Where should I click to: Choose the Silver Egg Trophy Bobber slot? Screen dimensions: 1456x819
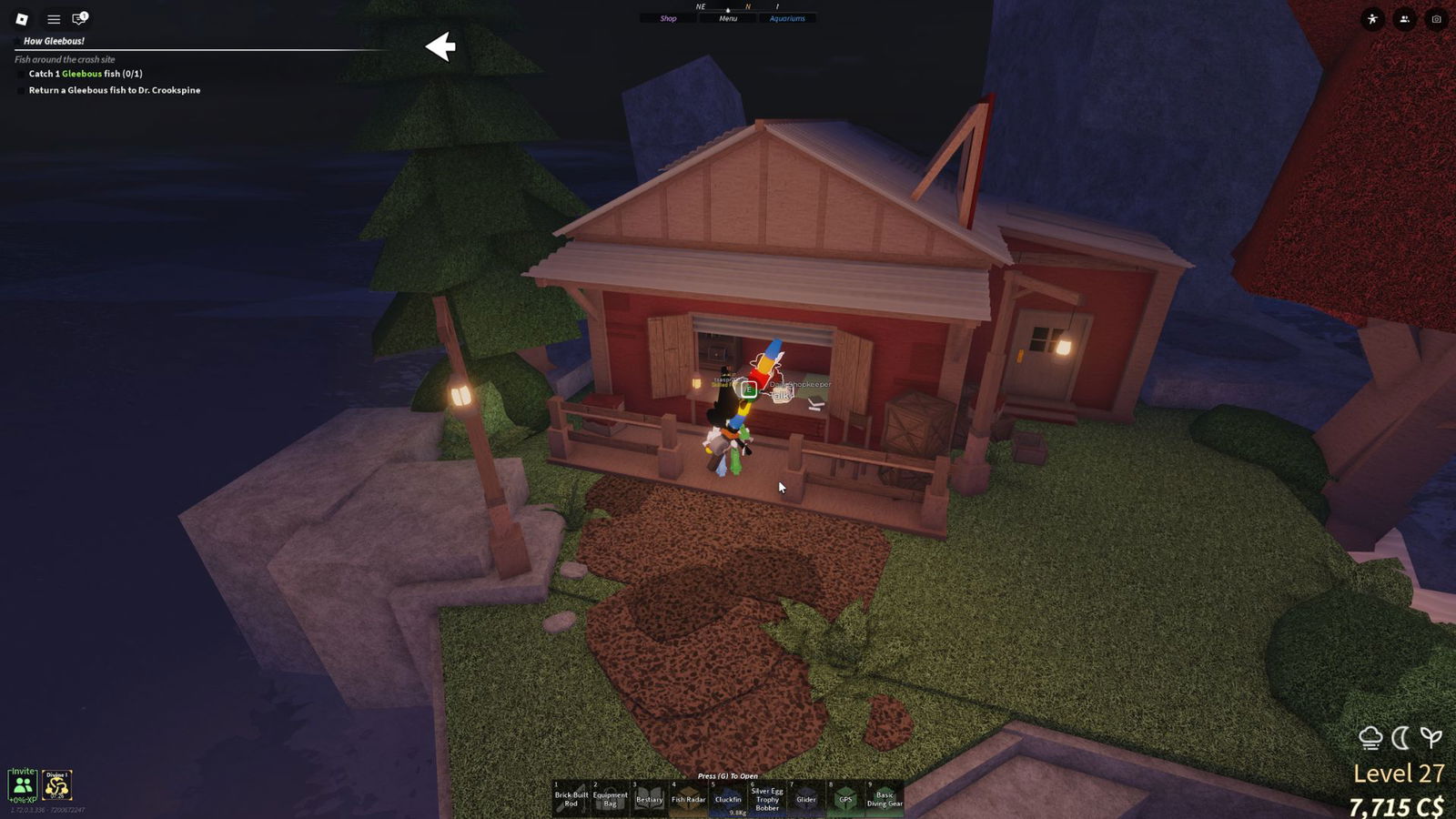pos(767,798)
